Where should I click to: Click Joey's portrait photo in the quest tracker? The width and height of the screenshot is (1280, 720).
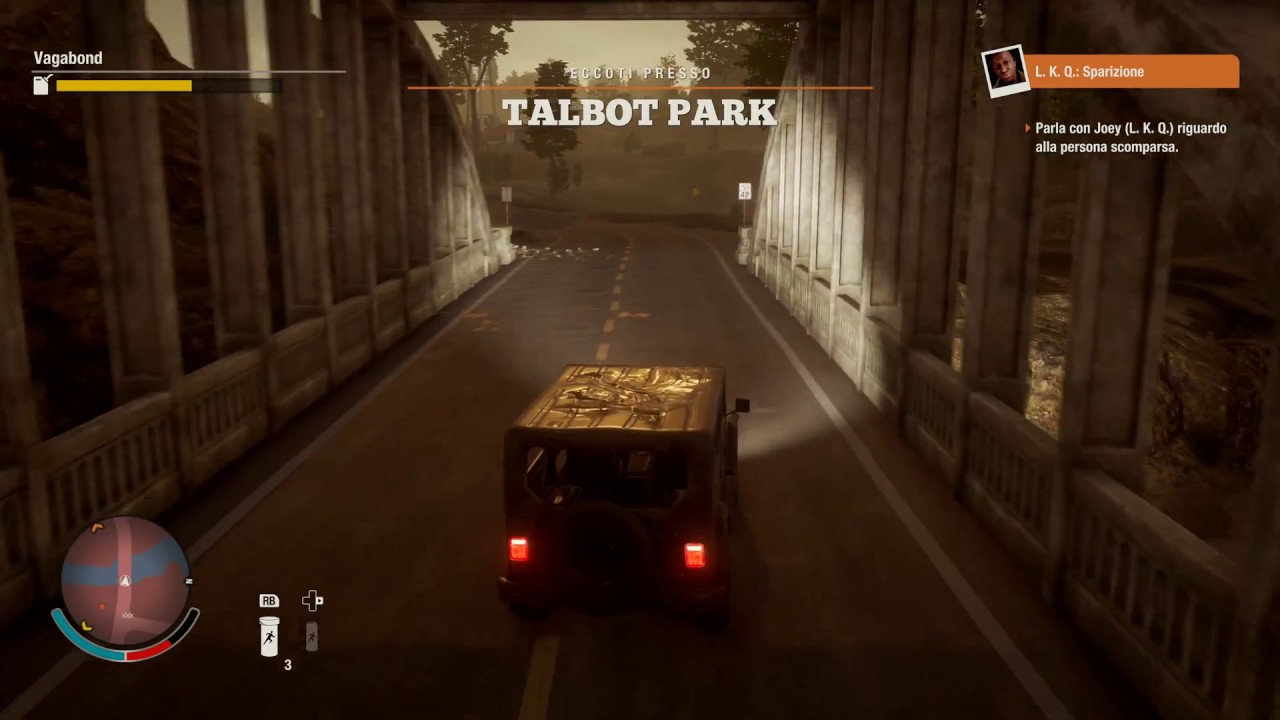[1004, 70]
